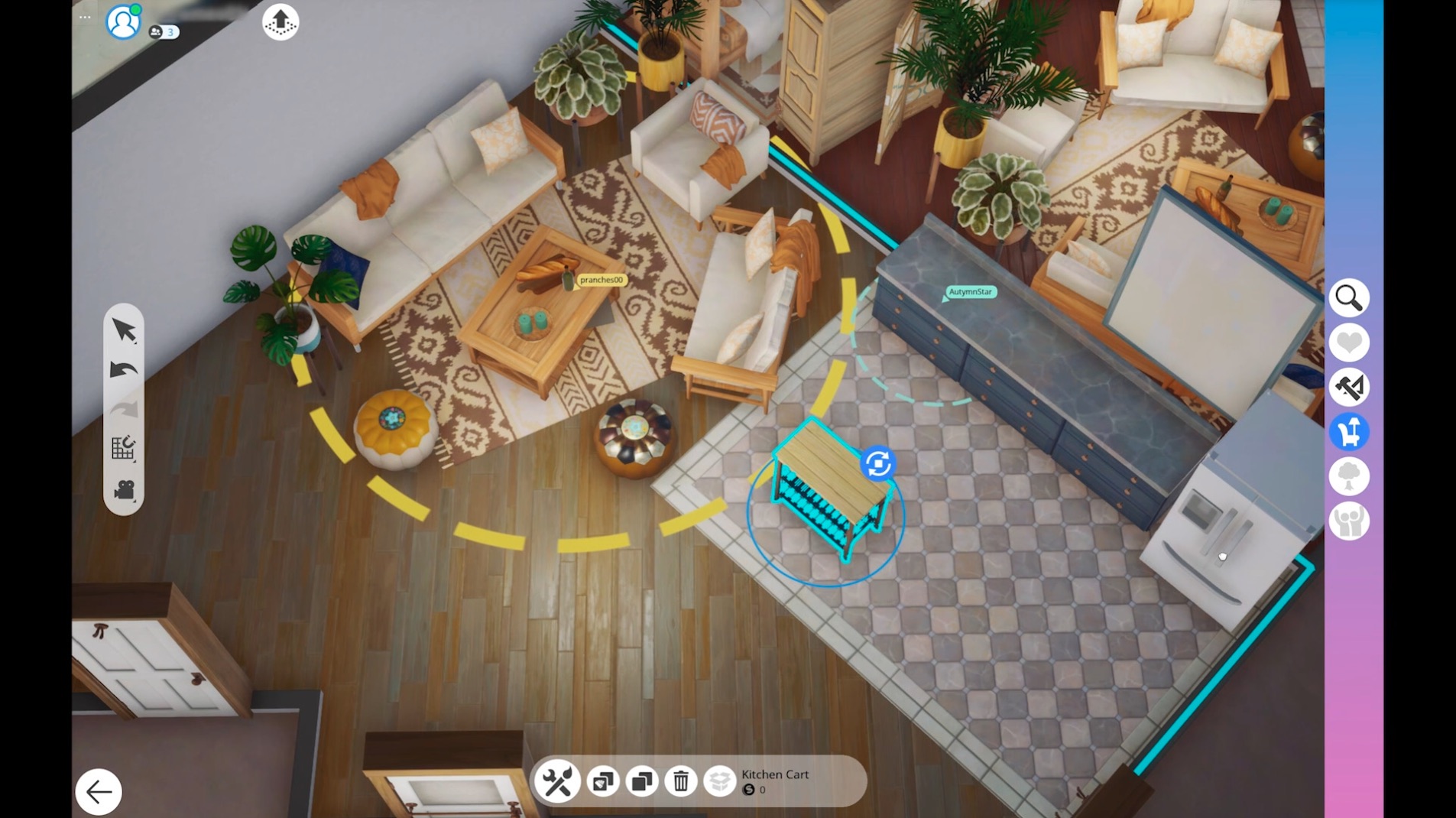Show the three connected players list
This screenshot has height=818, width=1456.
[x=163, y=32]
